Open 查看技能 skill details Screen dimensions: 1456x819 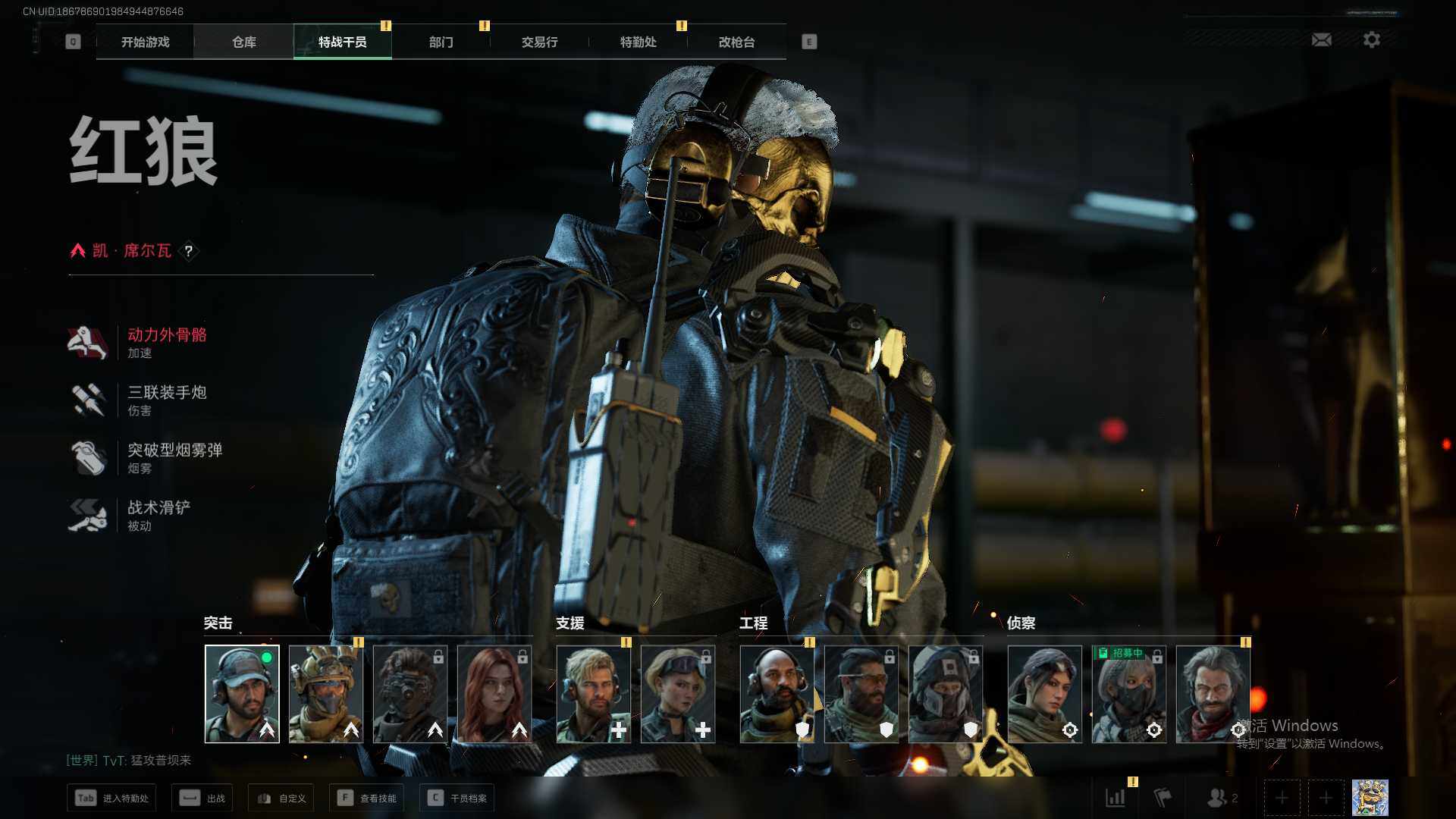click(367, 798)
